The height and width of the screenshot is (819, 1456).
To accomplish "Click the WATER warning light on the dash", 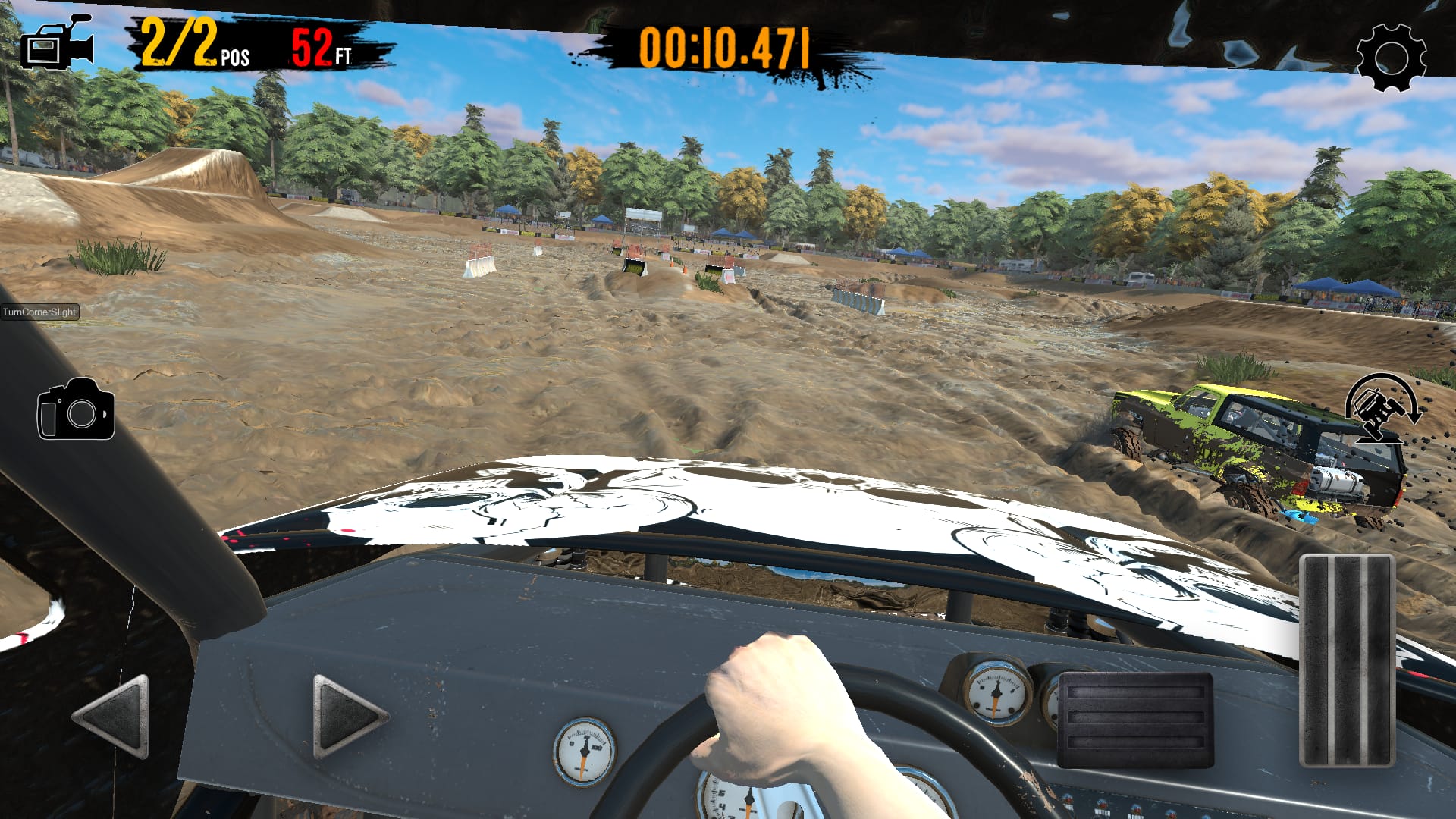I will [1102, 804].
